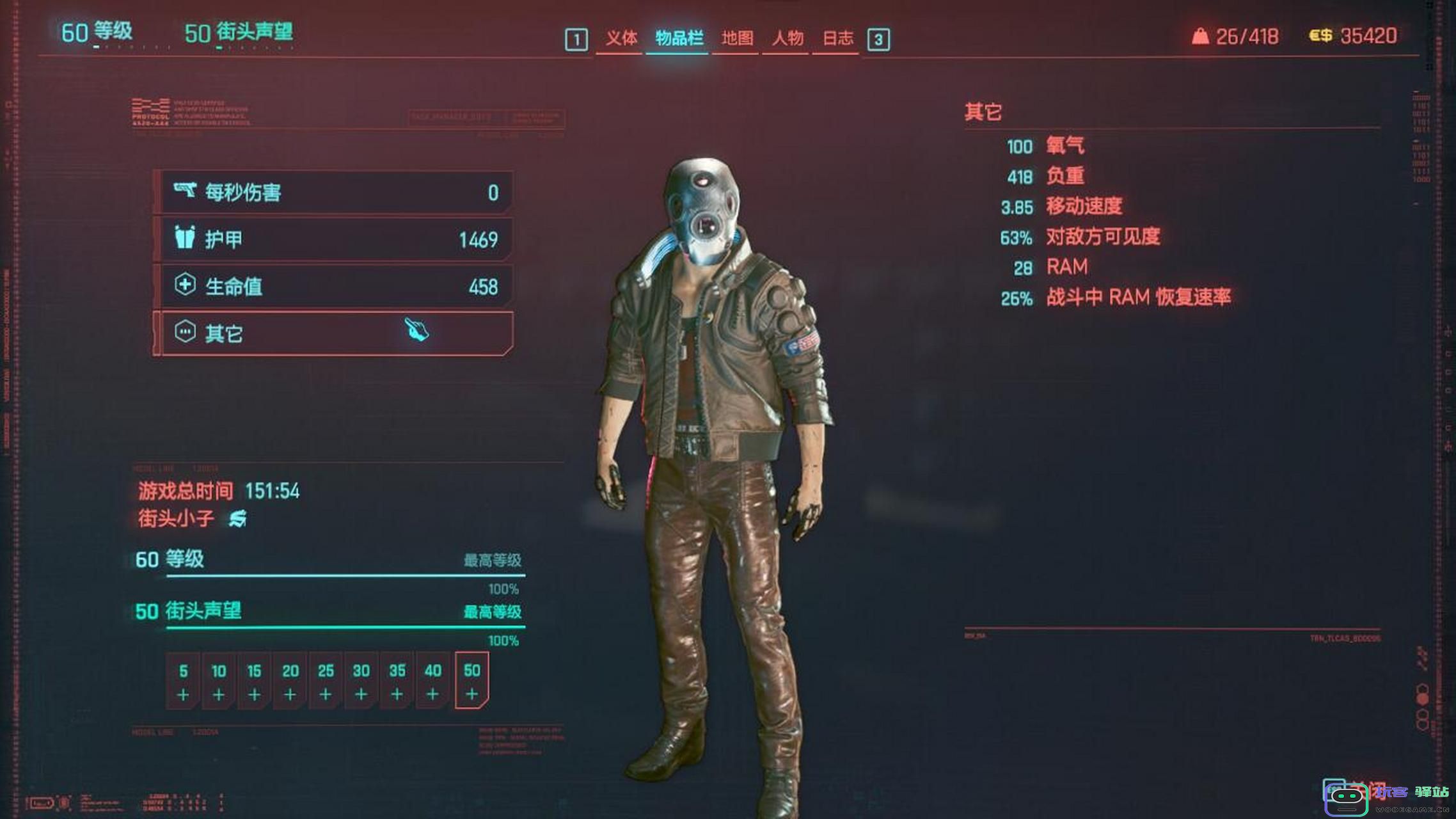Switch to the 义体 cyberware tab
Viewport: 1456px width, 819px height.
(621, 38)
